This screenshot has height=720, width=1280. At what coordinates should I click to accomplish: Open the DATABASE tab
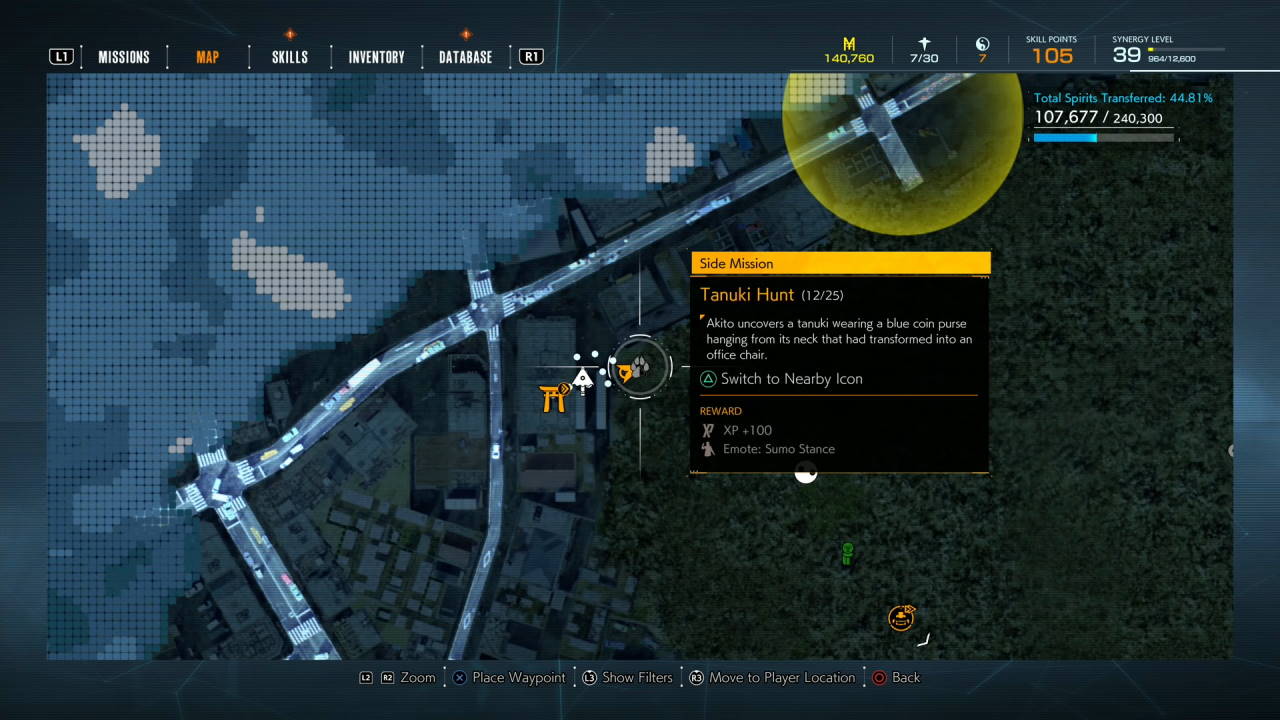[x=465, y=57]
